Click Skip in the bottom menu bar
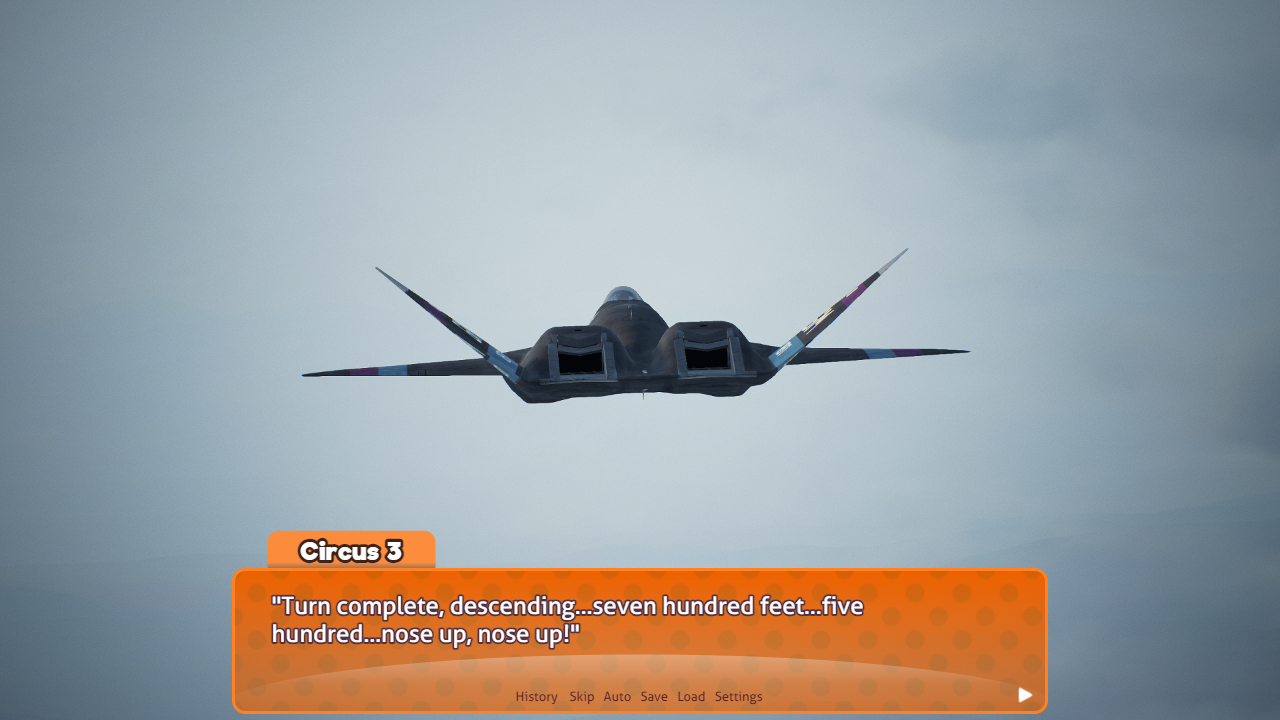This screenshot has width=1280, height=720. (x=581, y=697)
